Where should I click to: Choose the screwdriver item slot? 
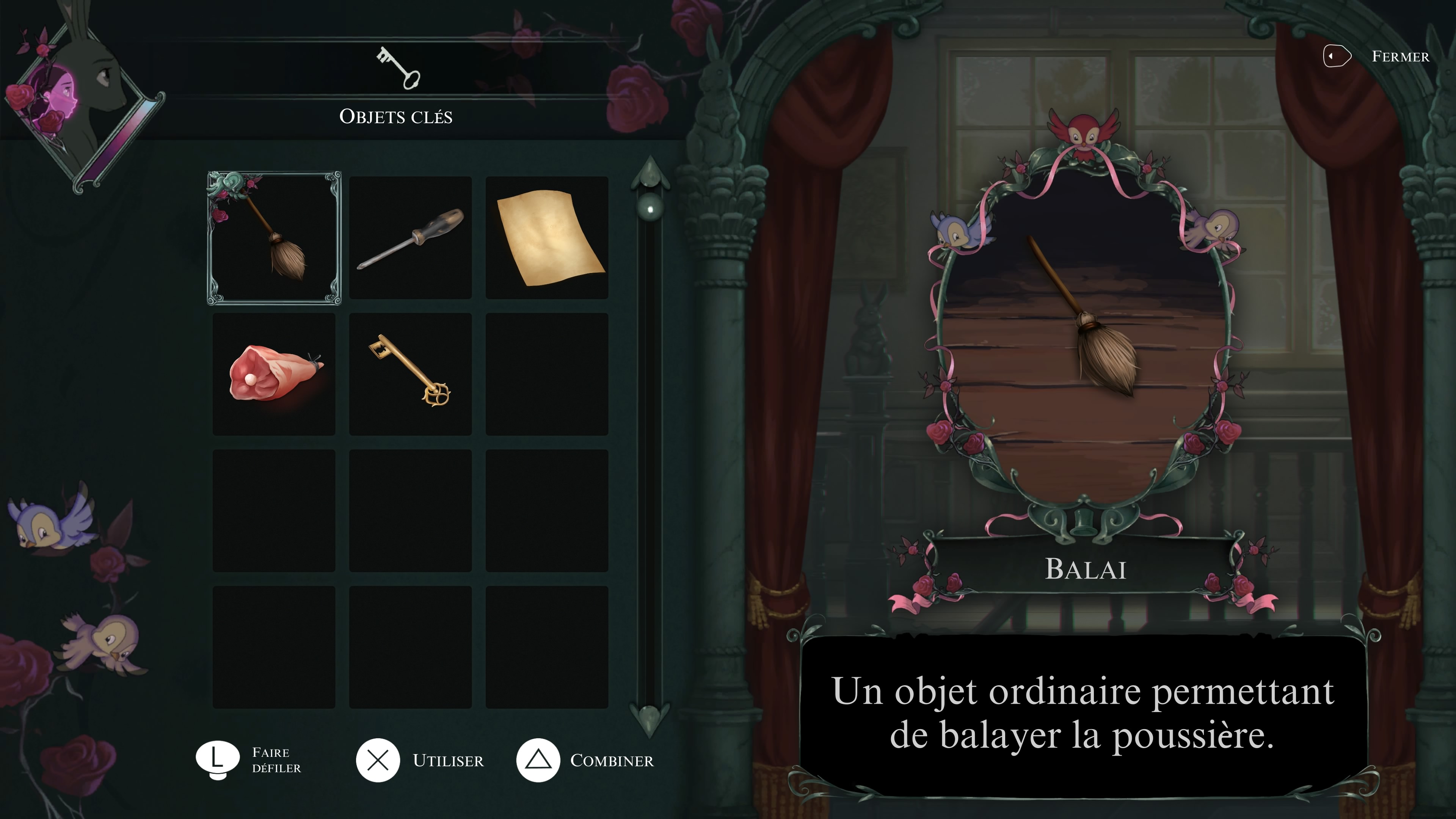[410, 237]
